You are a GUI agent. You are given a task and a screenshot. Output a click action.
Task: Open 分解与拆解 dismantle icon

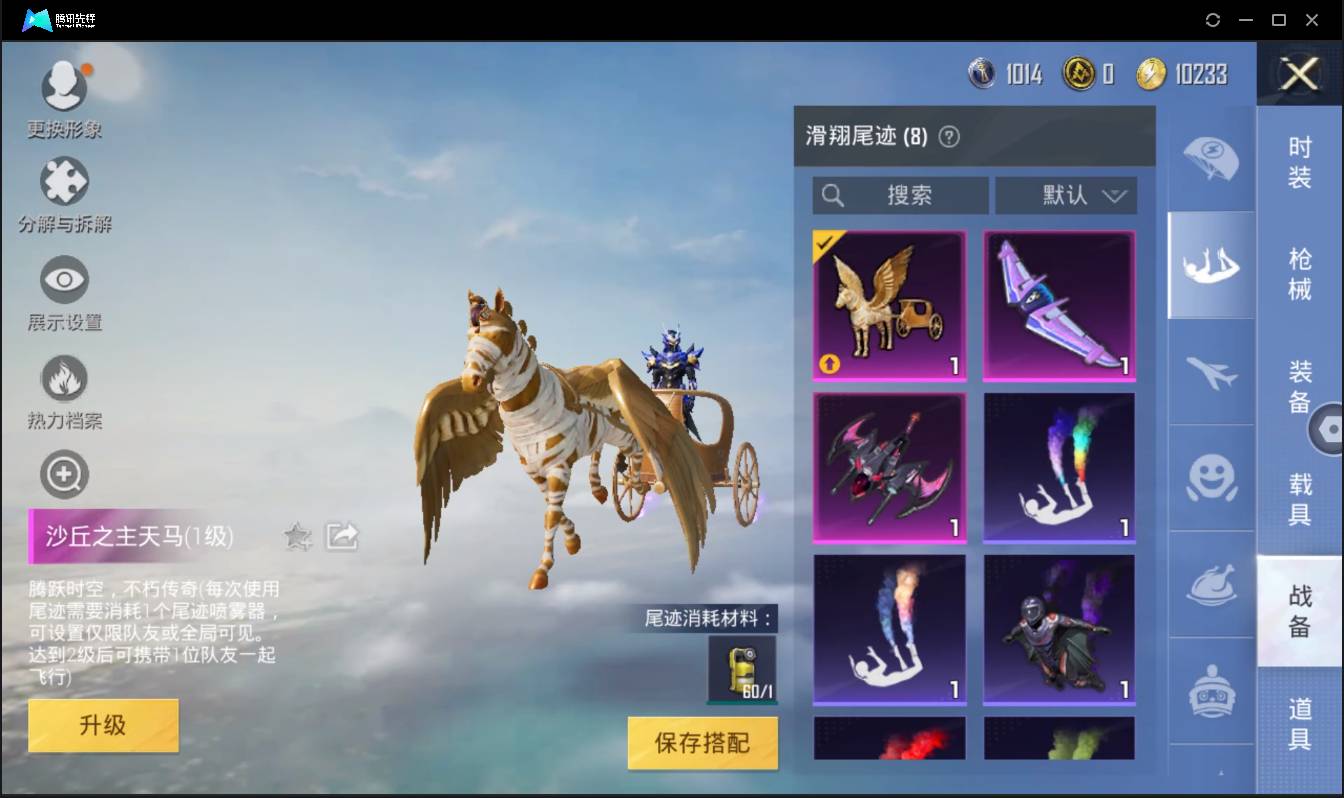(64, 183)
